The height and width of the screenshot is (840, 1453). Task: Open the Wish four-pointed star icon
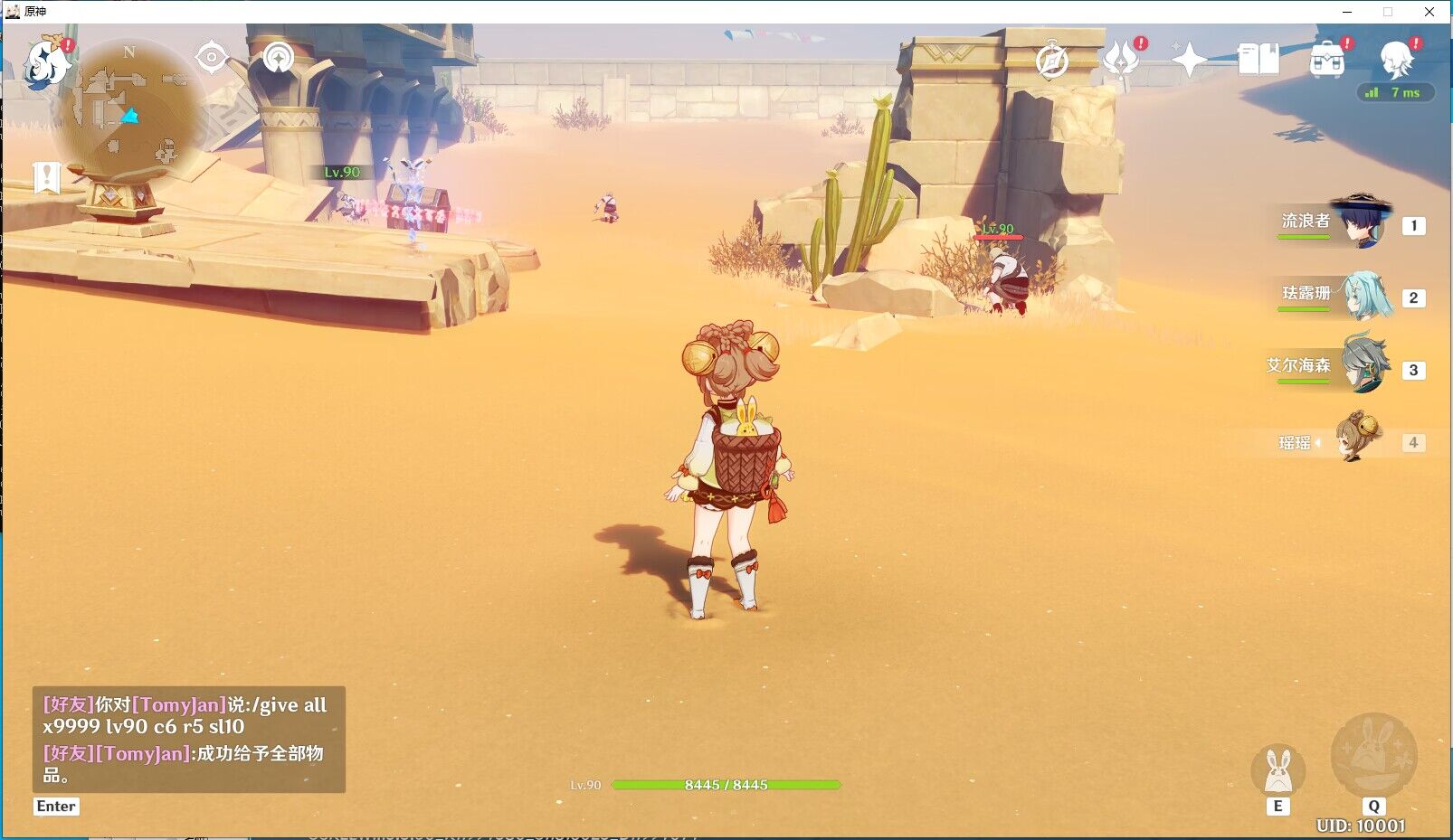pyautogui.click(x=1189, y=61)
